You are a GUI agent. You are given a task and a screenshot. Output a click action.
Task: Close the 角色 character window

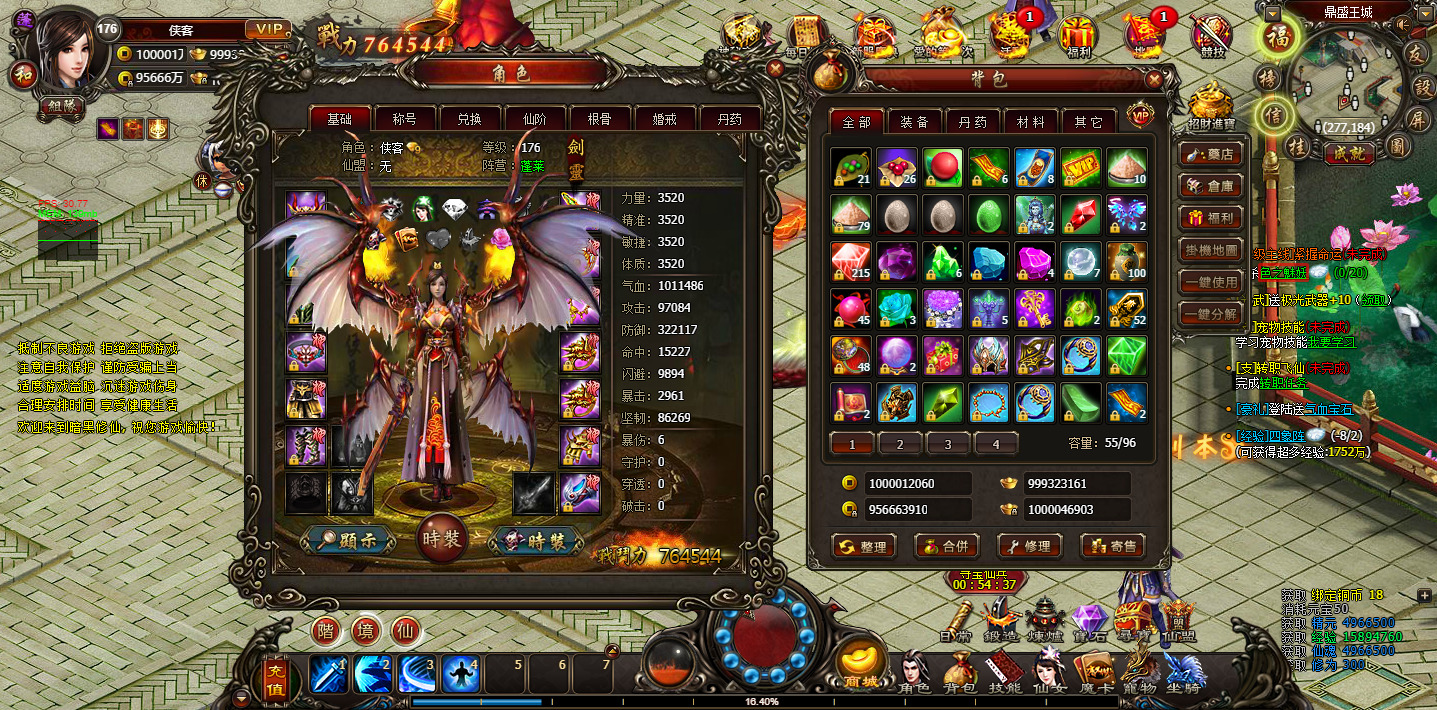point(775,68)
